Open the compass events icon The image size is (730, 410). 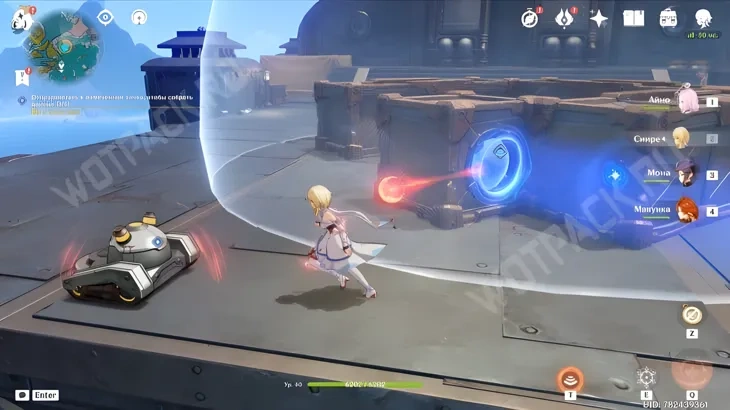(529, 17)
